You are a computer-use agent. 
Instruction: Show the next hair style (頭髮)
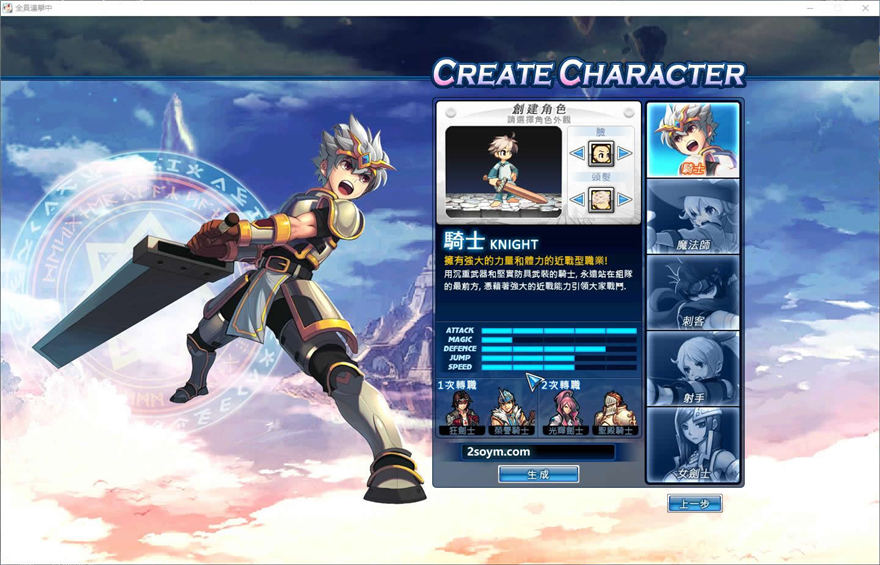tap(624, 200)
